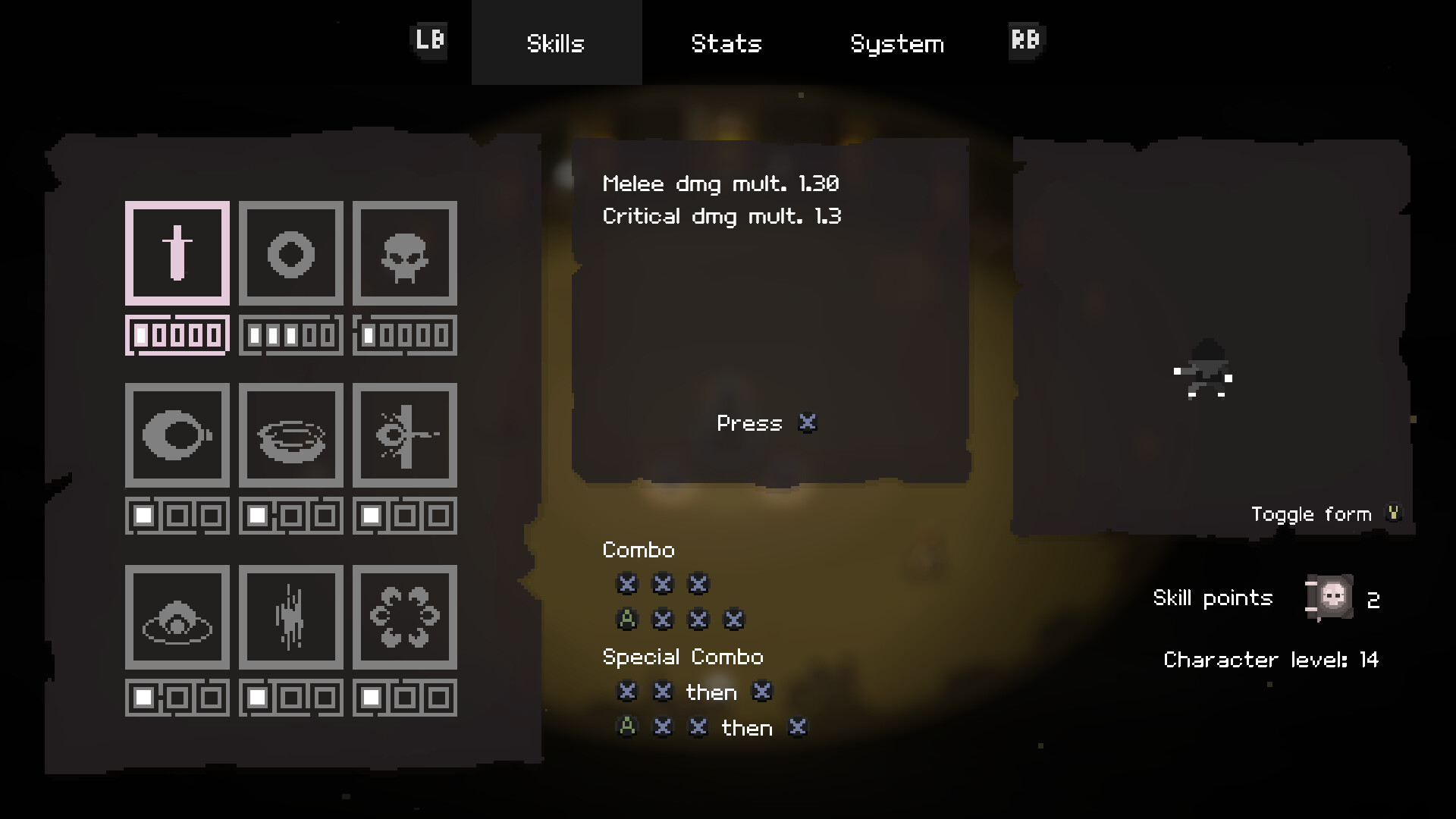Click the A button in the Combo sequence
Viewport: 1456px width, 819px height.
[626, 619]
